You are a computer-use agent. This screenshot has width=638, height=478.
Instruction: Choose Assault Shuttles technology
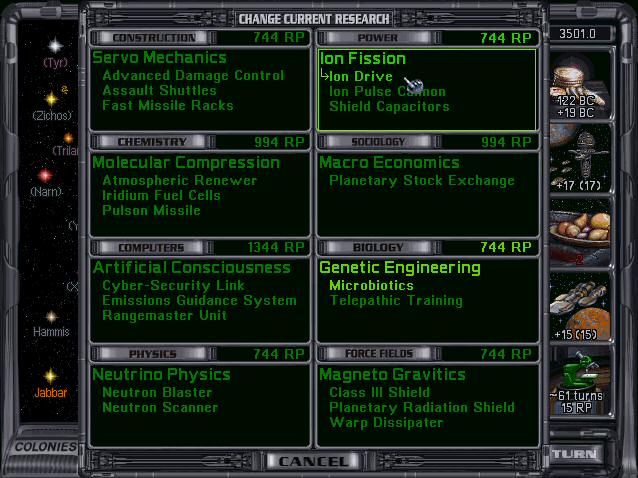coord(159,91)
